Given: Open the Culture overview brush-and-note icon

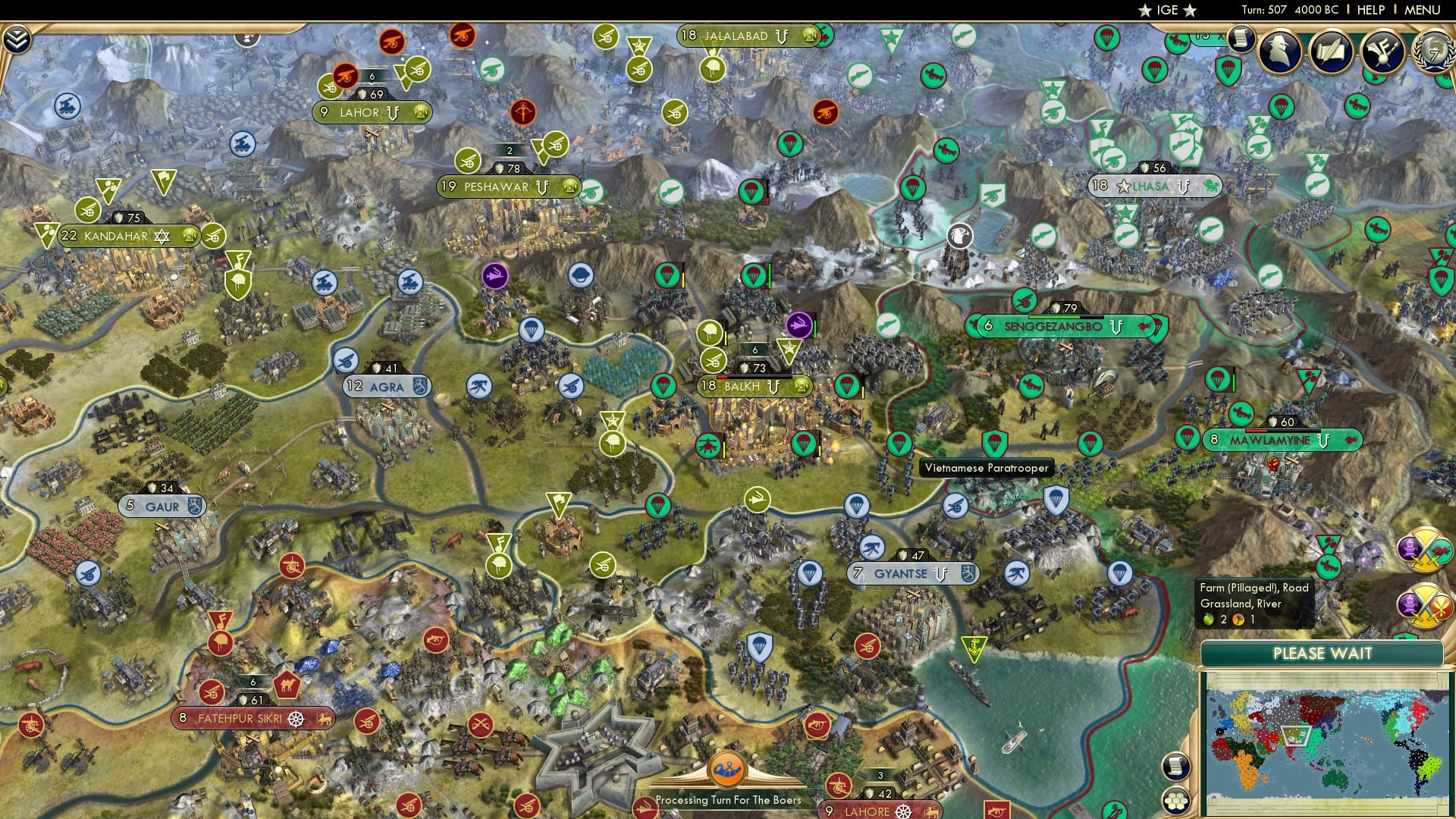Looking at the screenshot, I should click(1382, 53).
